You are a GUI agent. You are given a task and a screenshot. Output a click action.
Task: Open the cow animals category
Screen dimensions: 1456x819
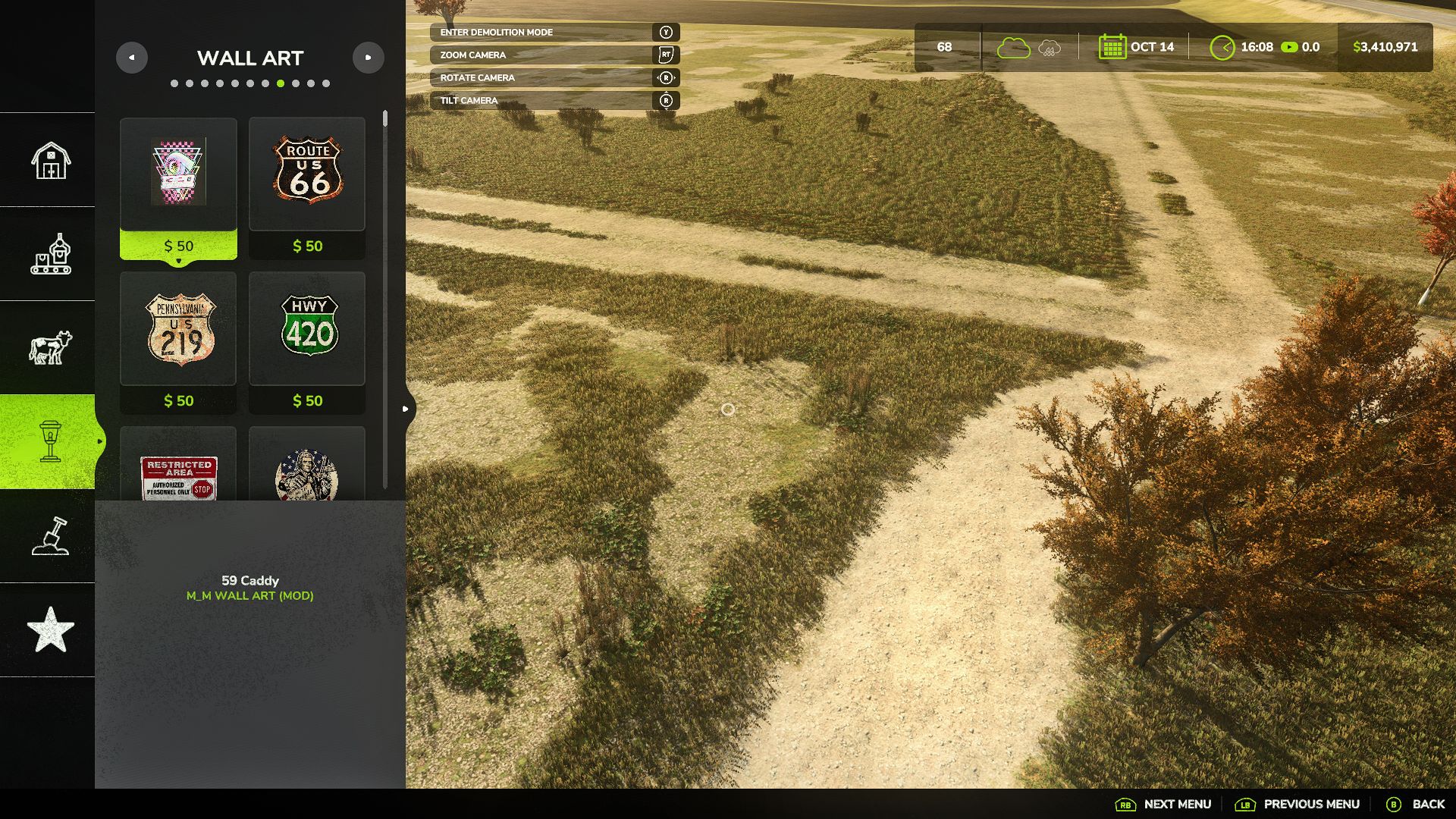pyautogui.click(x=50, y=348)
